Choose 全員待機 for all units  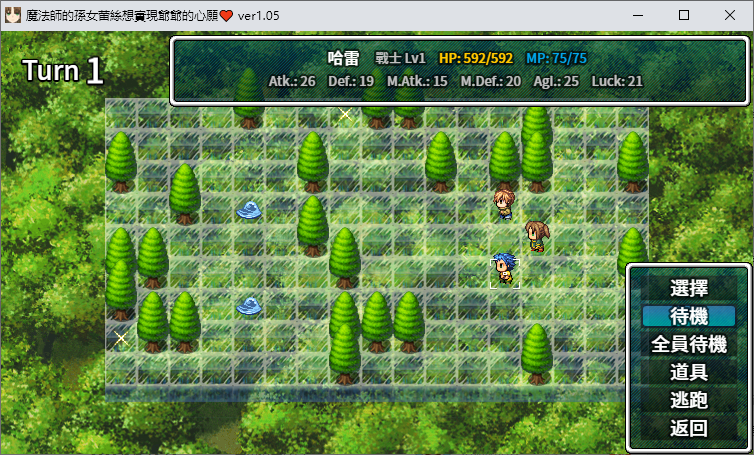click(x=689, y=344)
